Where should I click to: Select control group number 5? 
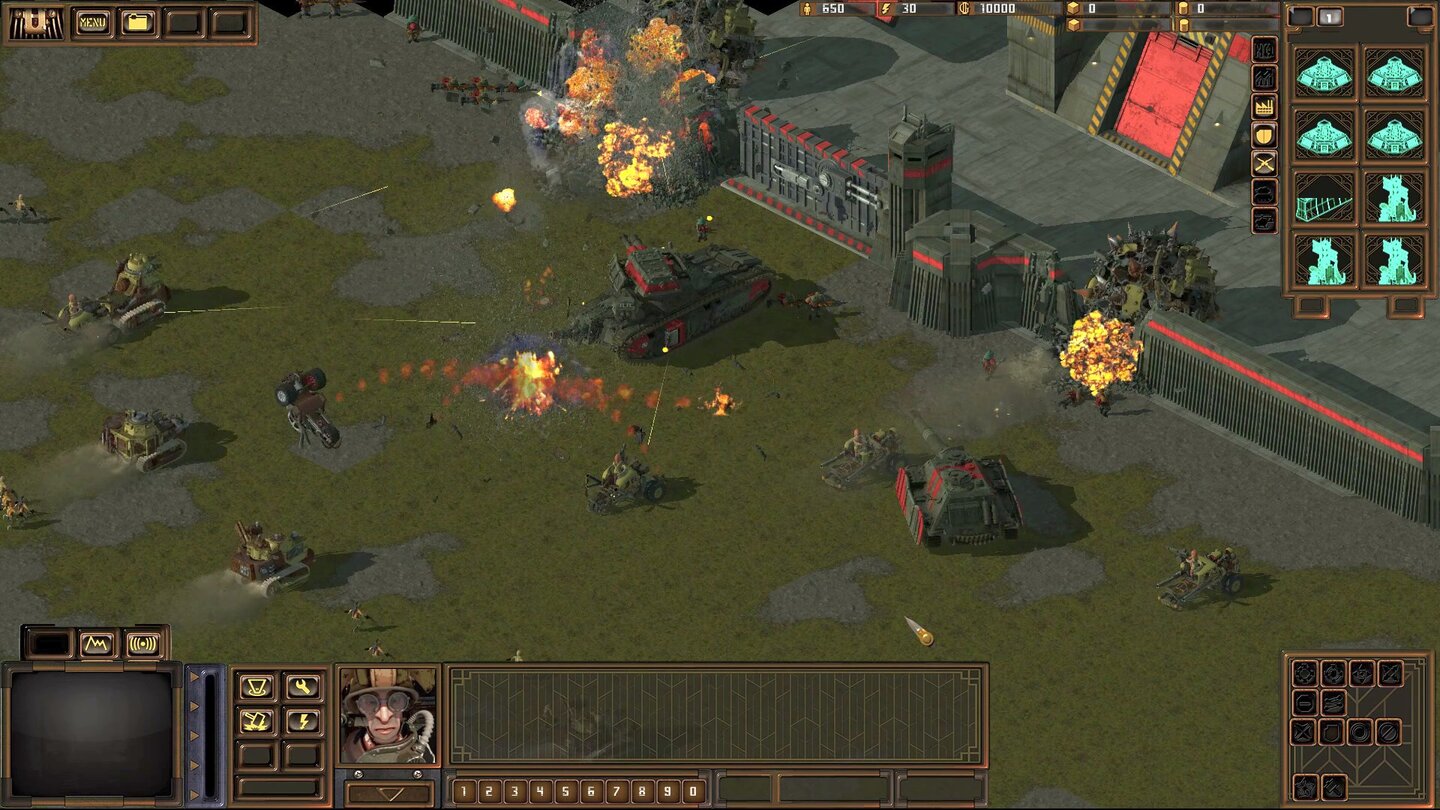coord(566,790)
